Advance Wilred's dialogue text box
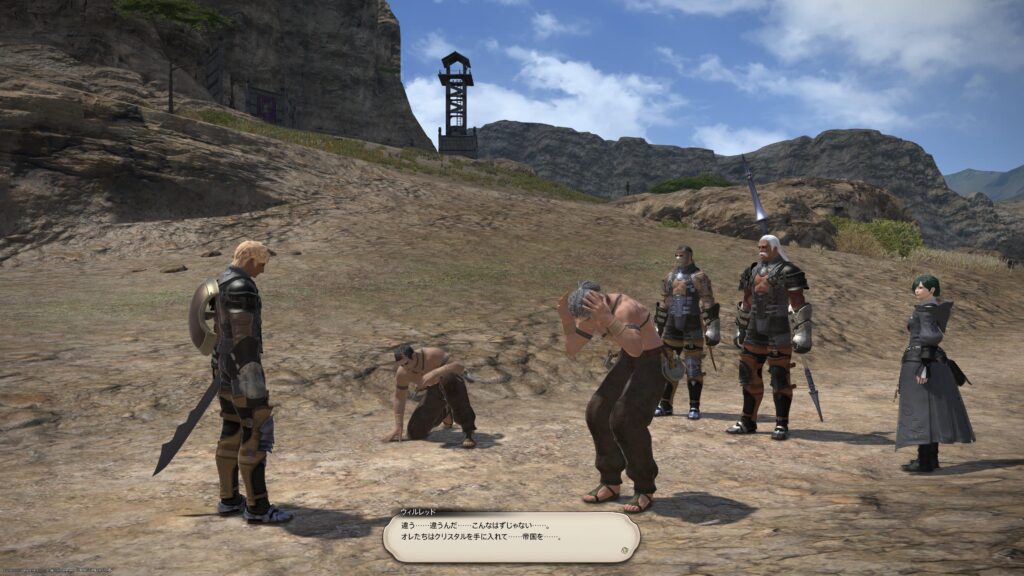 pyautogui.click(x=511, y=537)
